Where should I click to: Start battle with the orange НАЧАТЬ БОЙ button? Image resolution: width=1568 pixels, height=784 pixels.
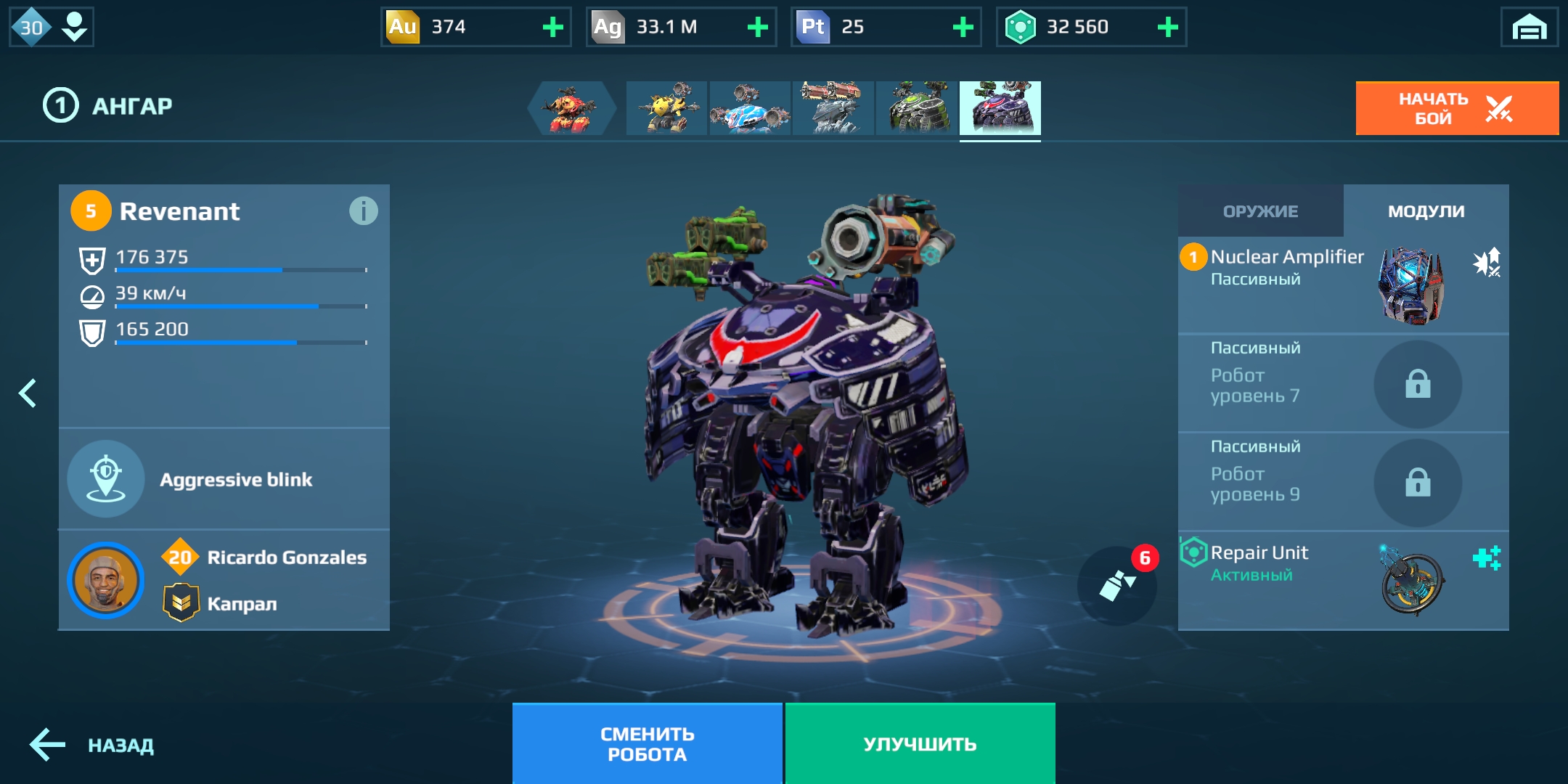(x=1456, y=108)
